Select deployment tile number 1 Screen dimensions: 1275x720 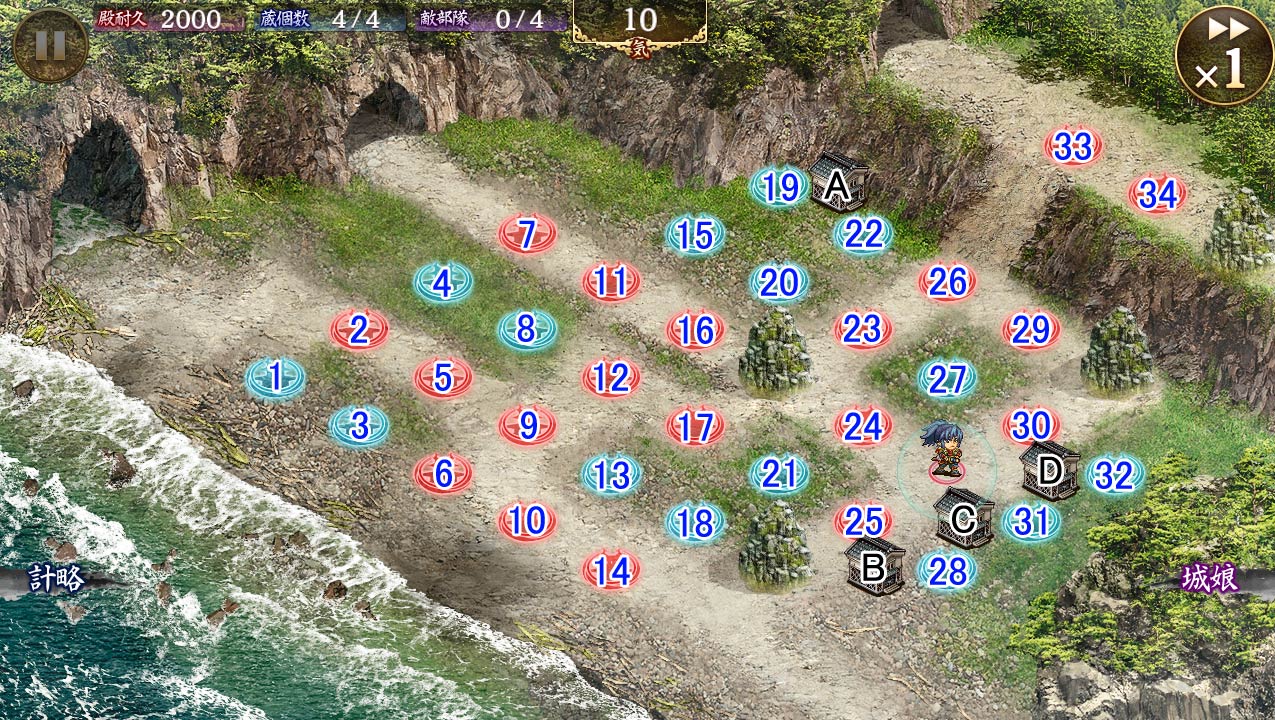tap(275, 377)
